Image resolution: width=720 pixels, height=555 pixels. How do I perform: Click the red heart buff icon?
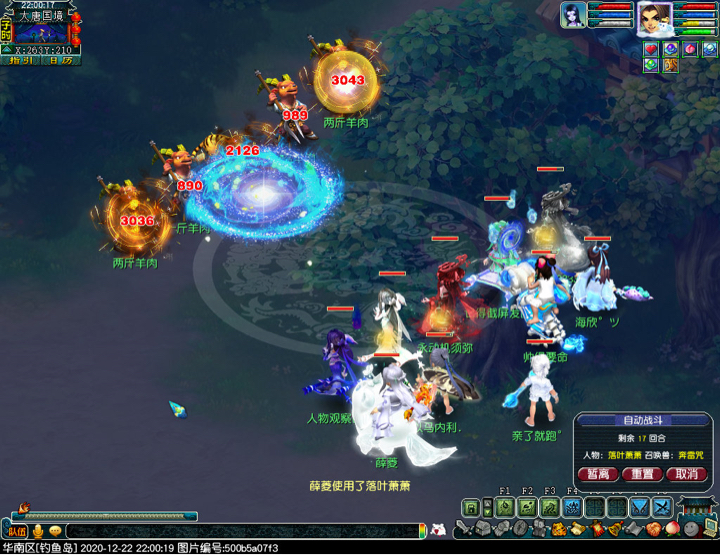click(x=651, y=49)
